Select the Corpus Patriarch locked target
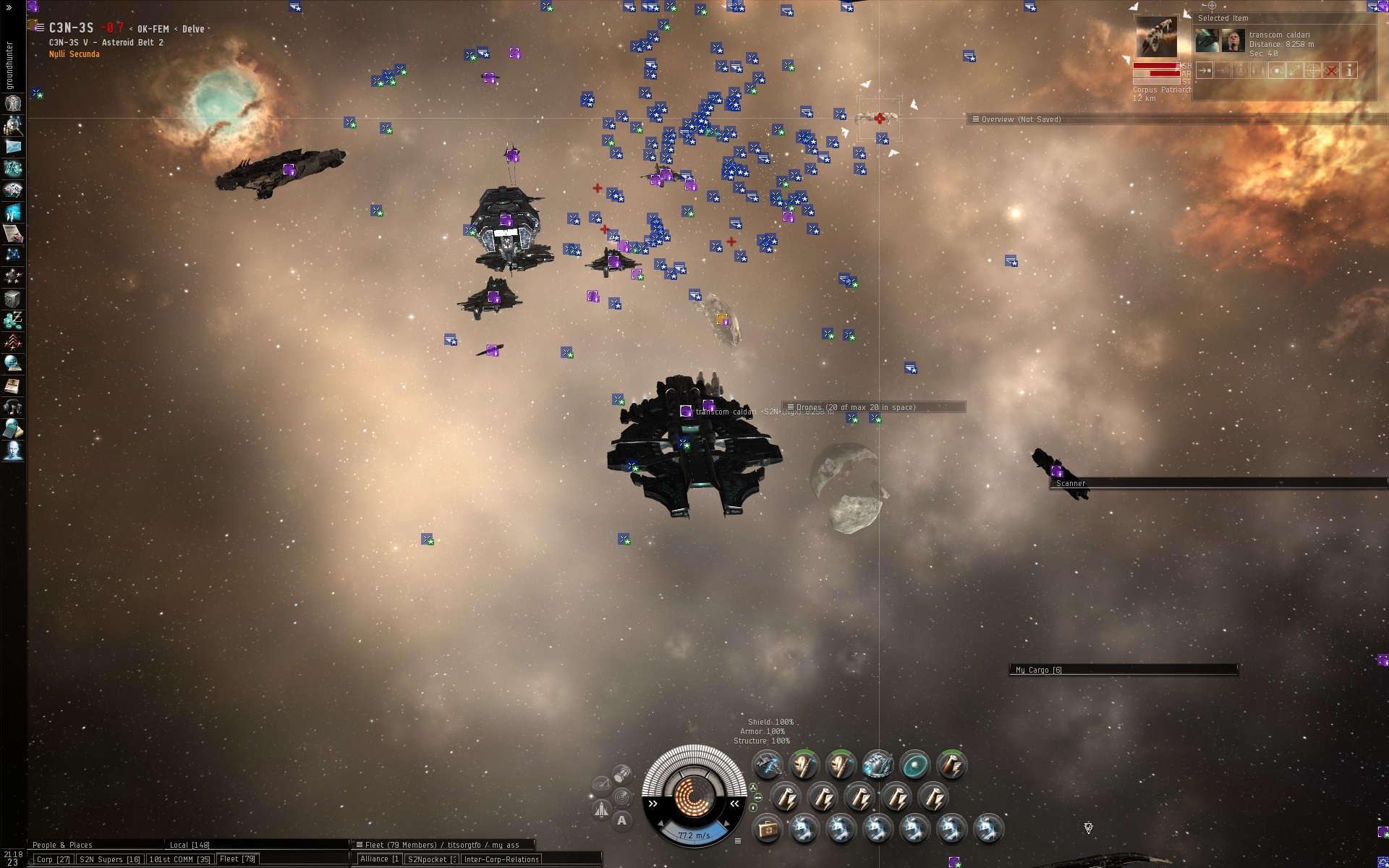 point(1156,37)
